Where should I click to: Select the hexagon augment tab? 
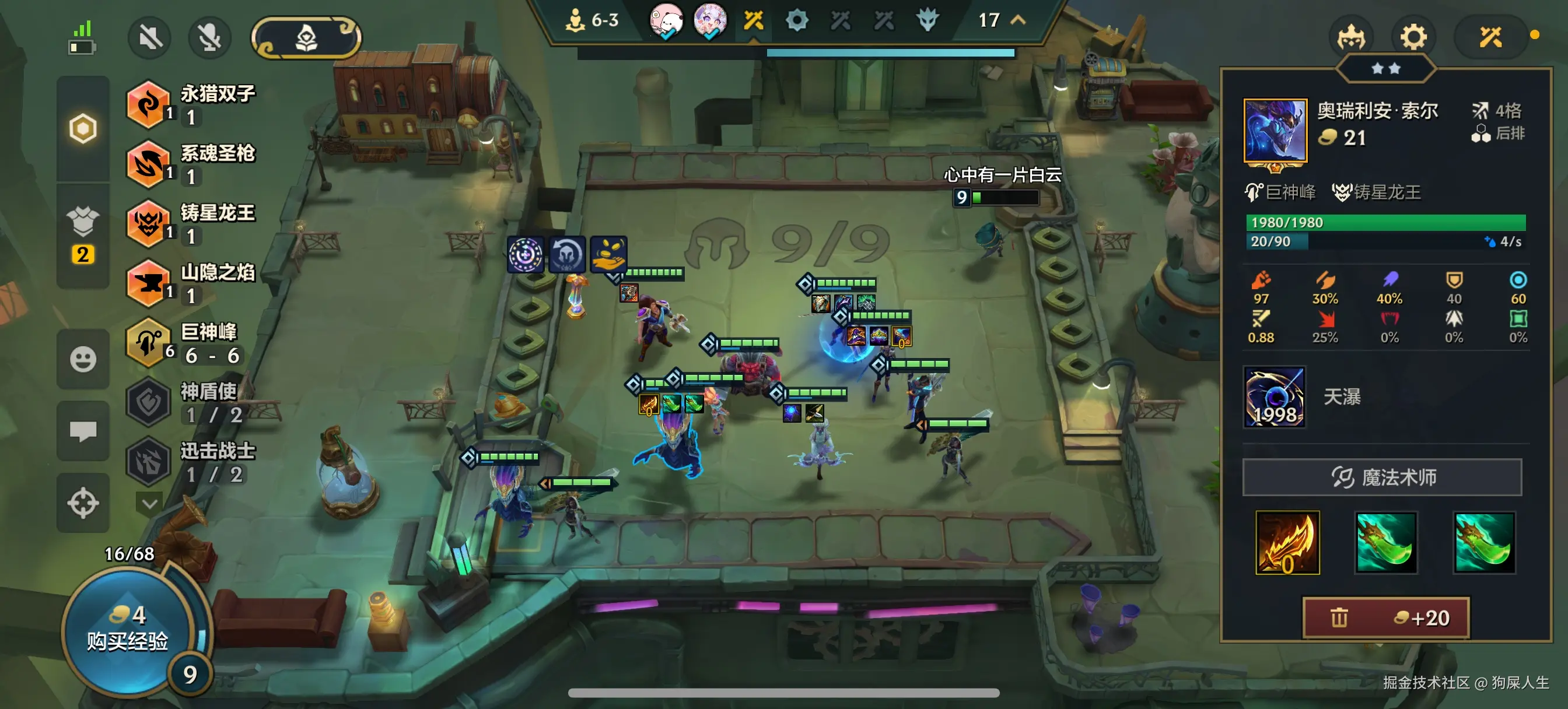pyautogui.click(x=83, y=128)
